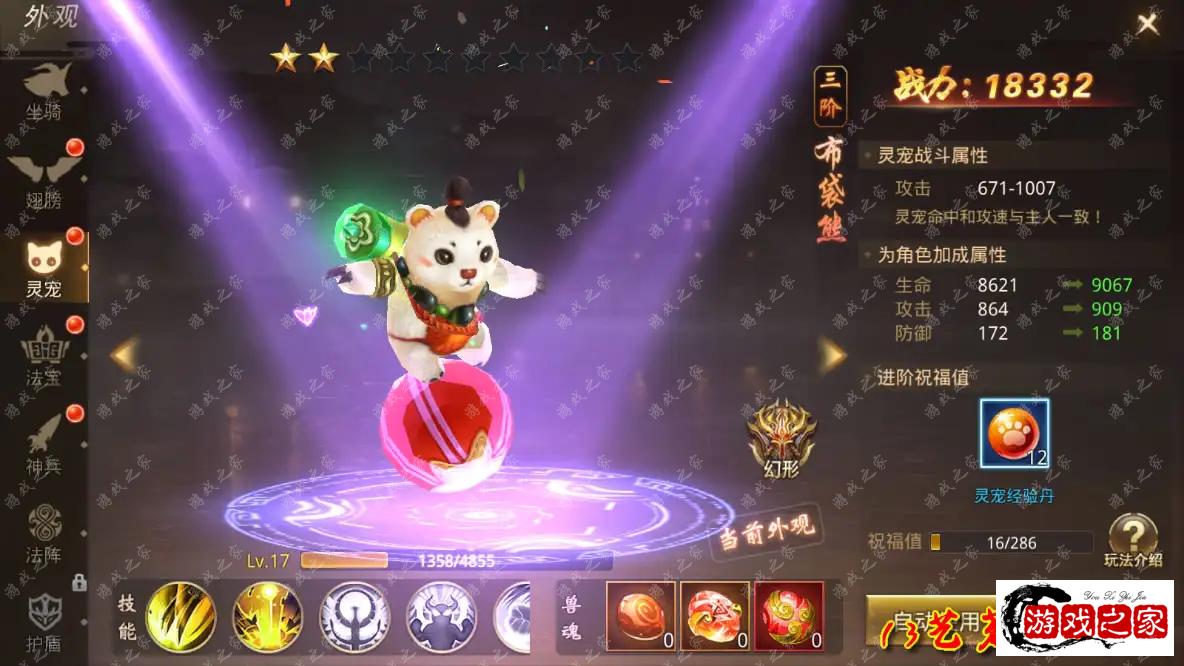Select the 灵宠经验丹 paw item
Image resolution: width=1184 pixels, height=666 pixels.
click(x=1014, y=433)
